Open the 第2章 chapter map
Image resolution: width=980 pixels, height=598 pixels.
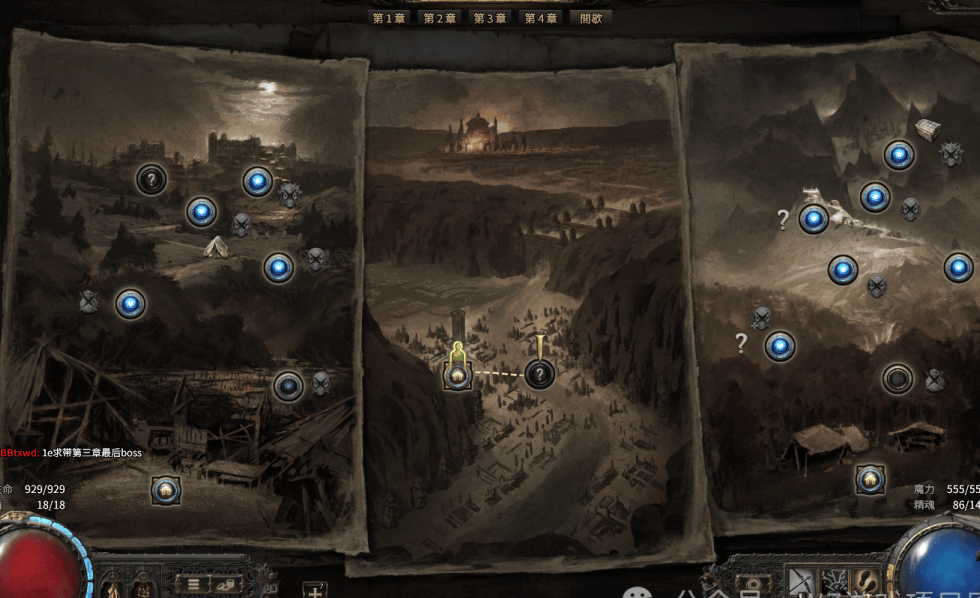440,18
